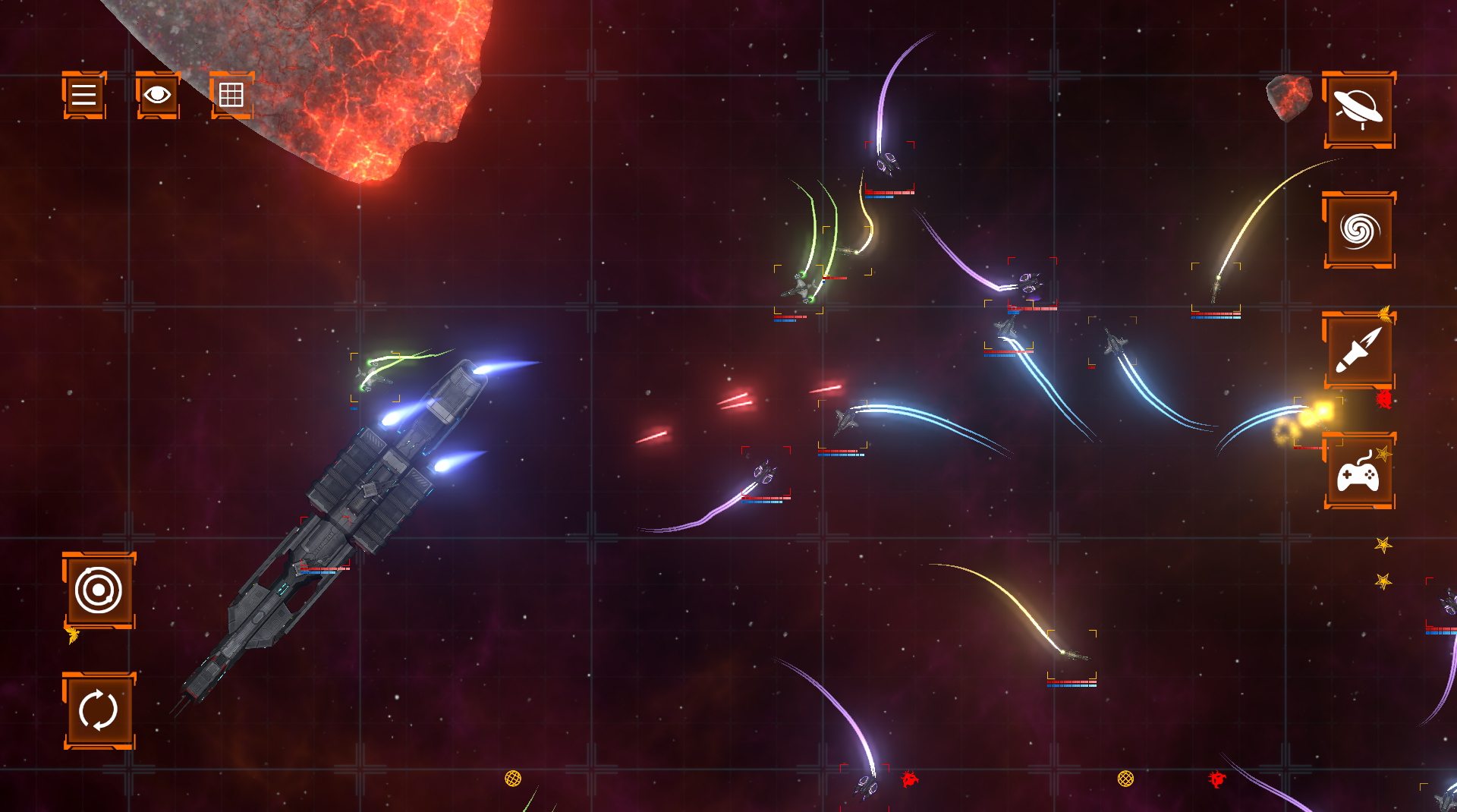Open the galaxy spiral tool

(1359, 228)
